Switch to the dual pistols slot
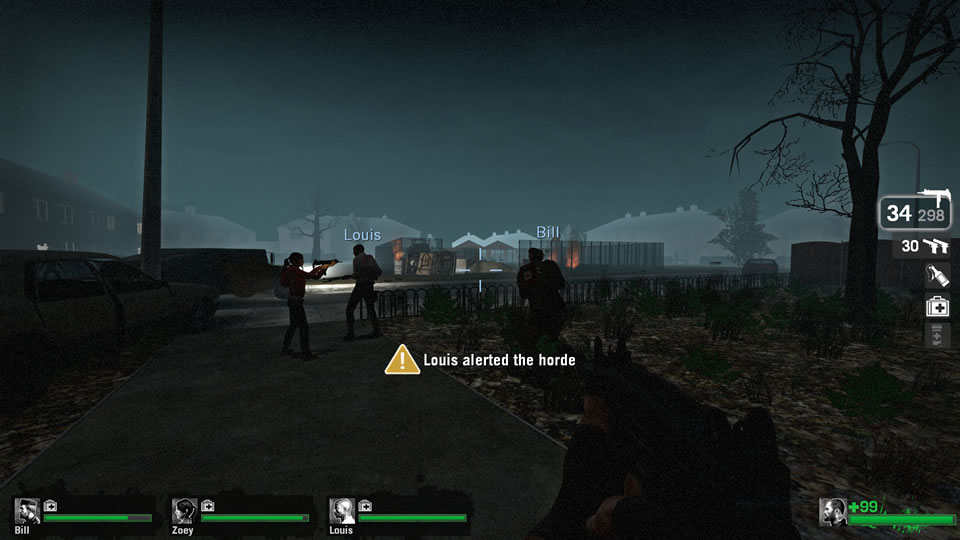Image resolution: width=960 pixels, height=540 pixels. coord(924,246)
